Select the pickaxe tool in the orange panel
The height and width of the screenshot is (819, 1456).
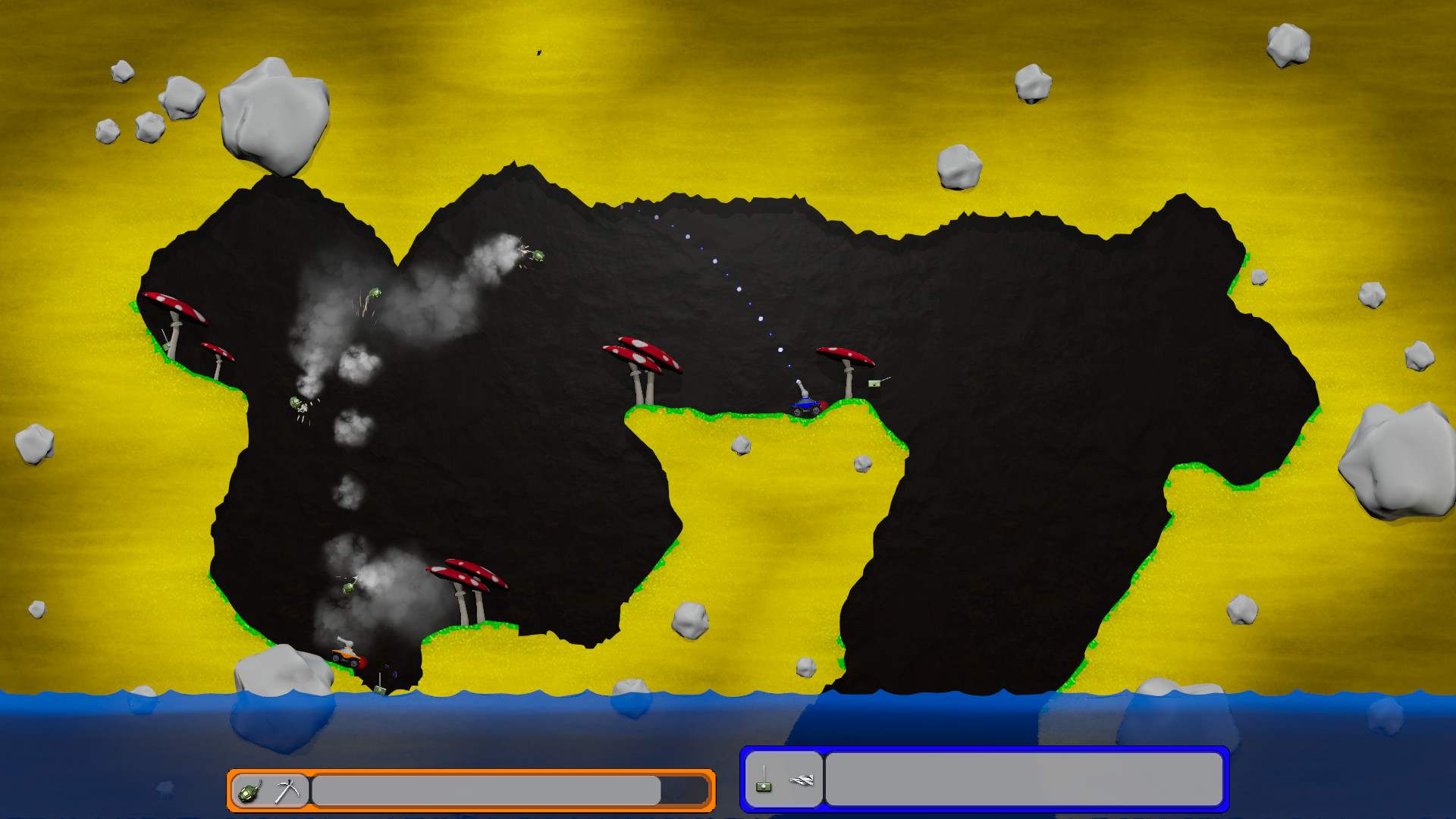click(287, 791)
